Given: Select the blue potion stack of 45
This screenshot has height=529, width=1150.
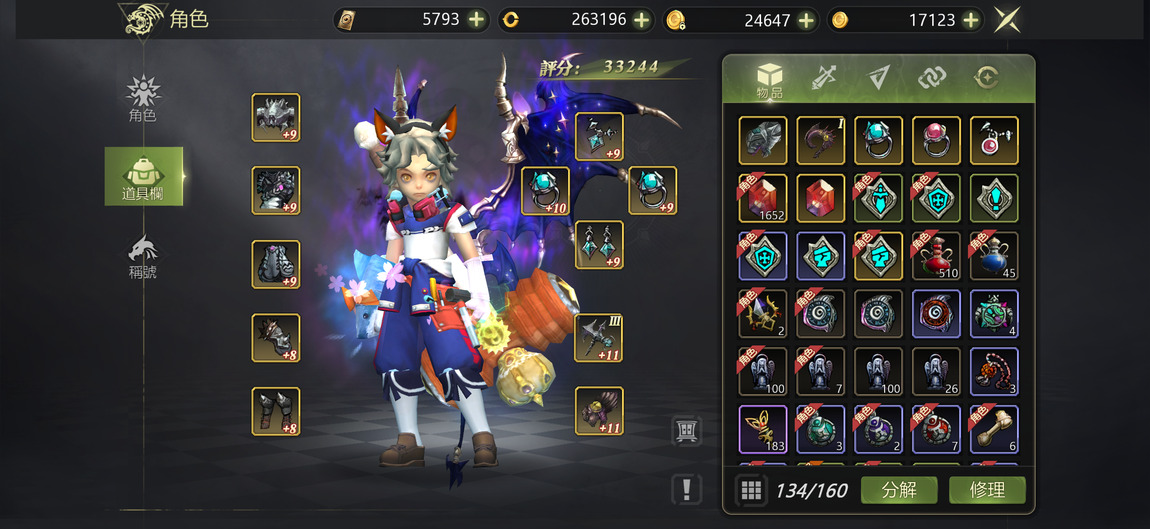Looking at the screenshot, I should pyautogui.click(x=994, y=256).
